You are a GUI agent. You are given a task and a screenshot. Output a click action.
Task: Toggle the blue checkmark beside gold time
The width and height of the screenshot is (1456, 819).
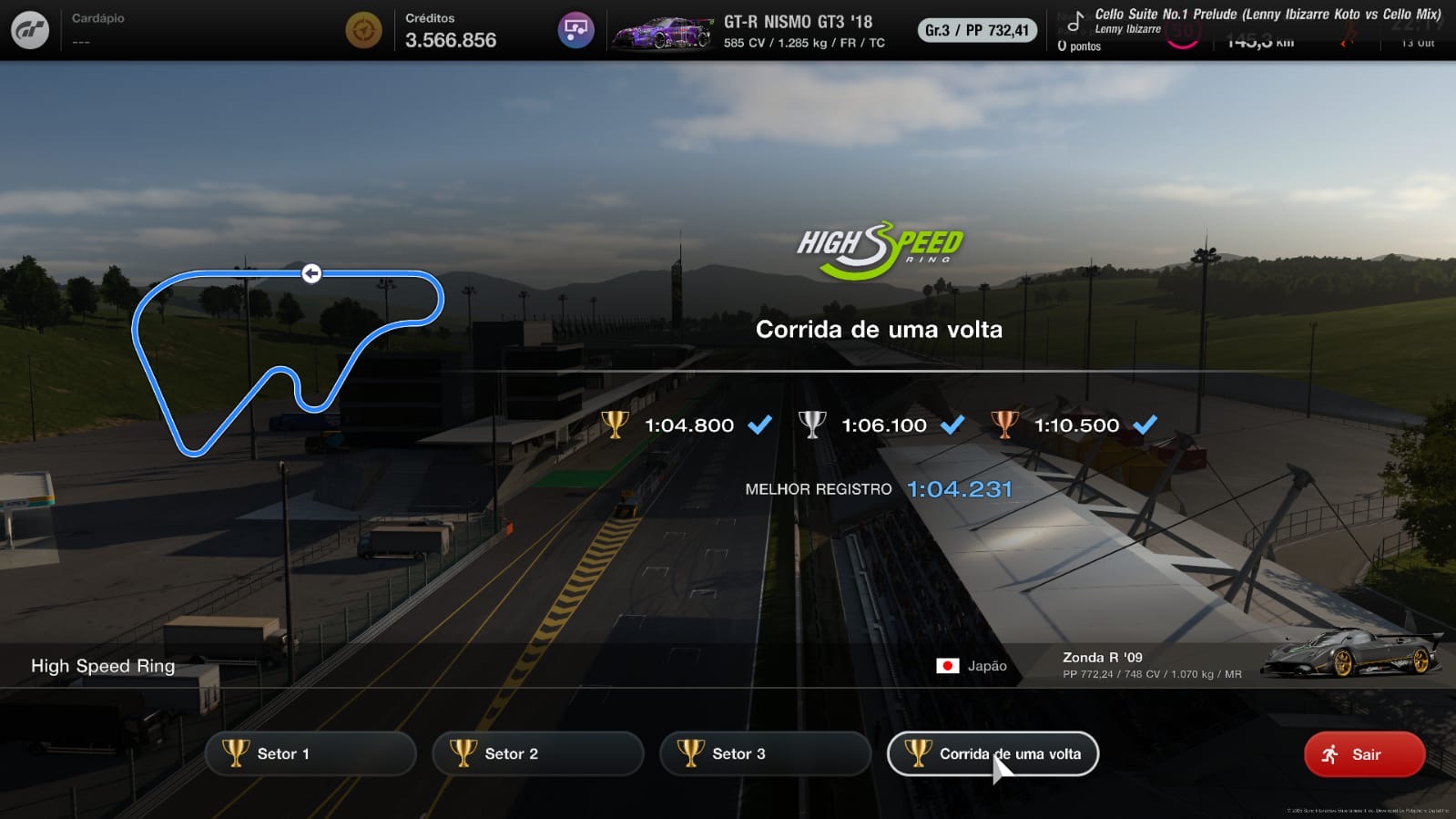pyautogui.click(x=757, y=424)
